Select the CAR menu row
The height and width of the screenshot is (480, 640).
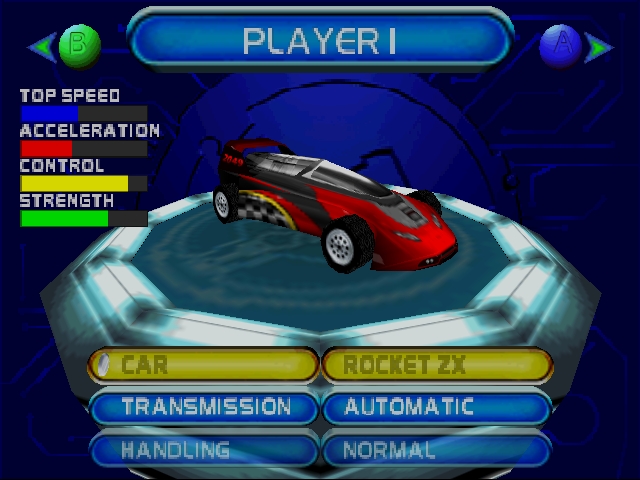pos(204,365)
